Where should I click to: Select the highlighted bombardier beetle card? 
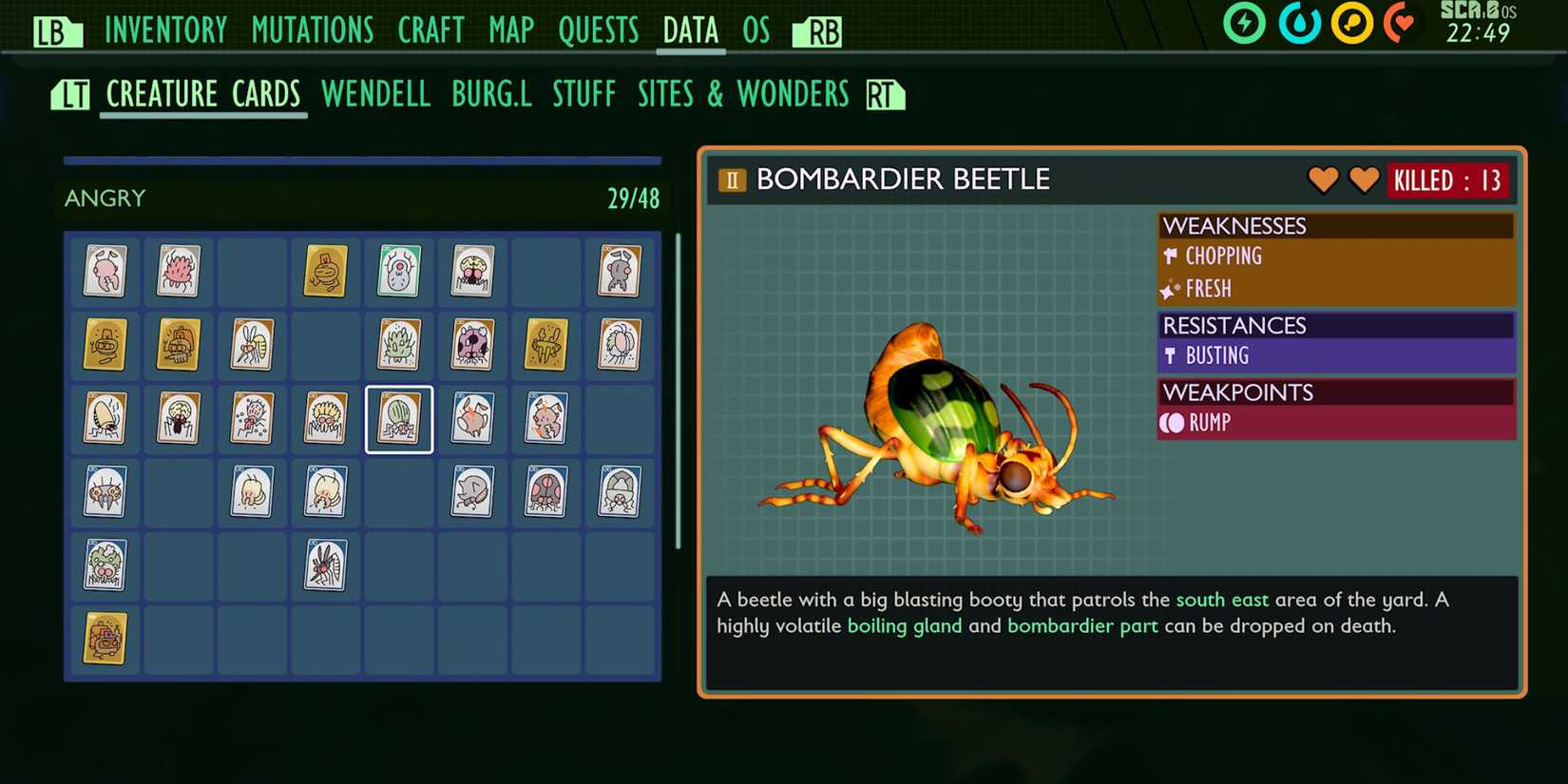pyautogui.click(x=398, y=418)
